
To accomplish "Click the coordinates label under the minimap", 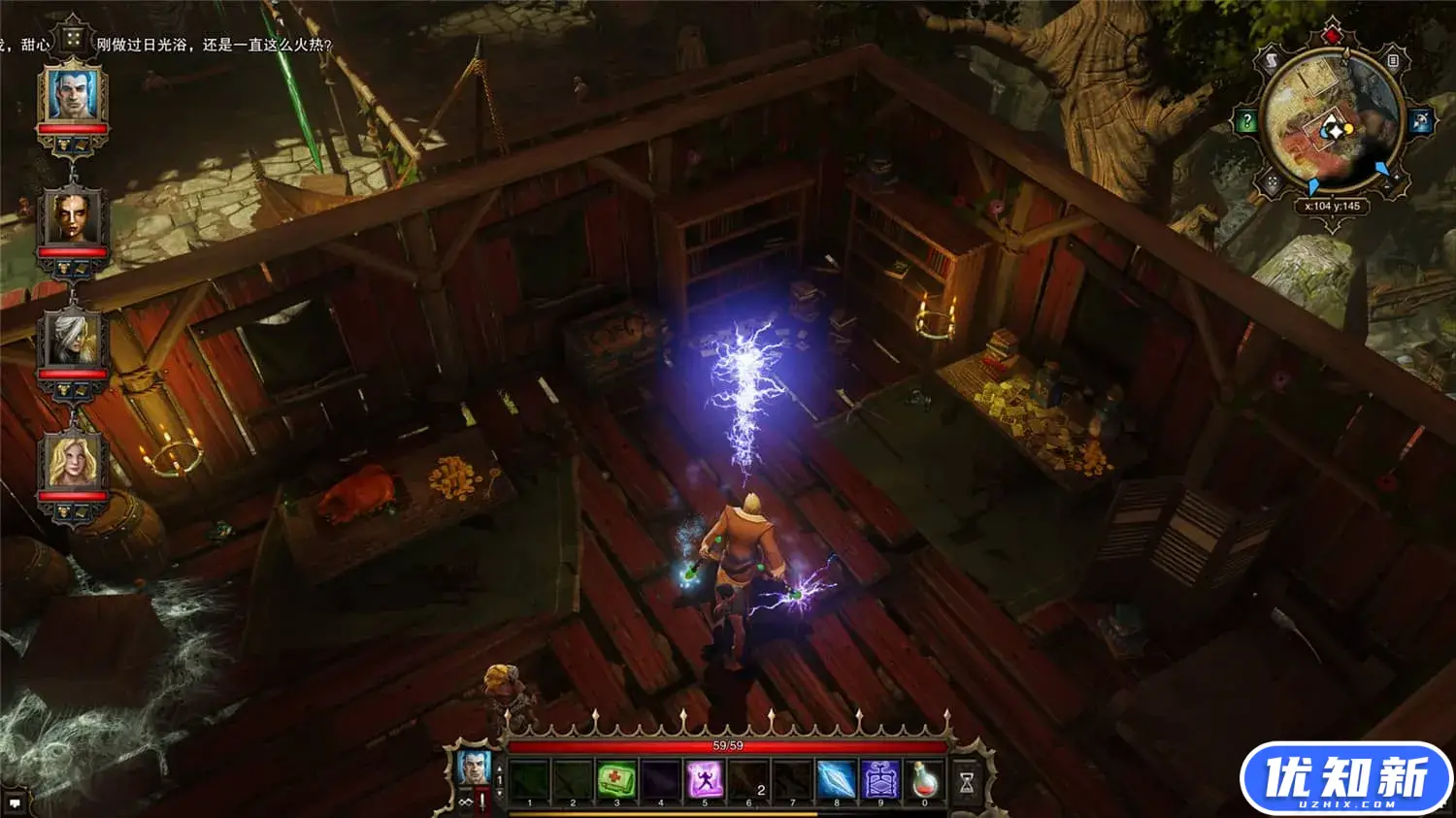I will point(1333,204).
